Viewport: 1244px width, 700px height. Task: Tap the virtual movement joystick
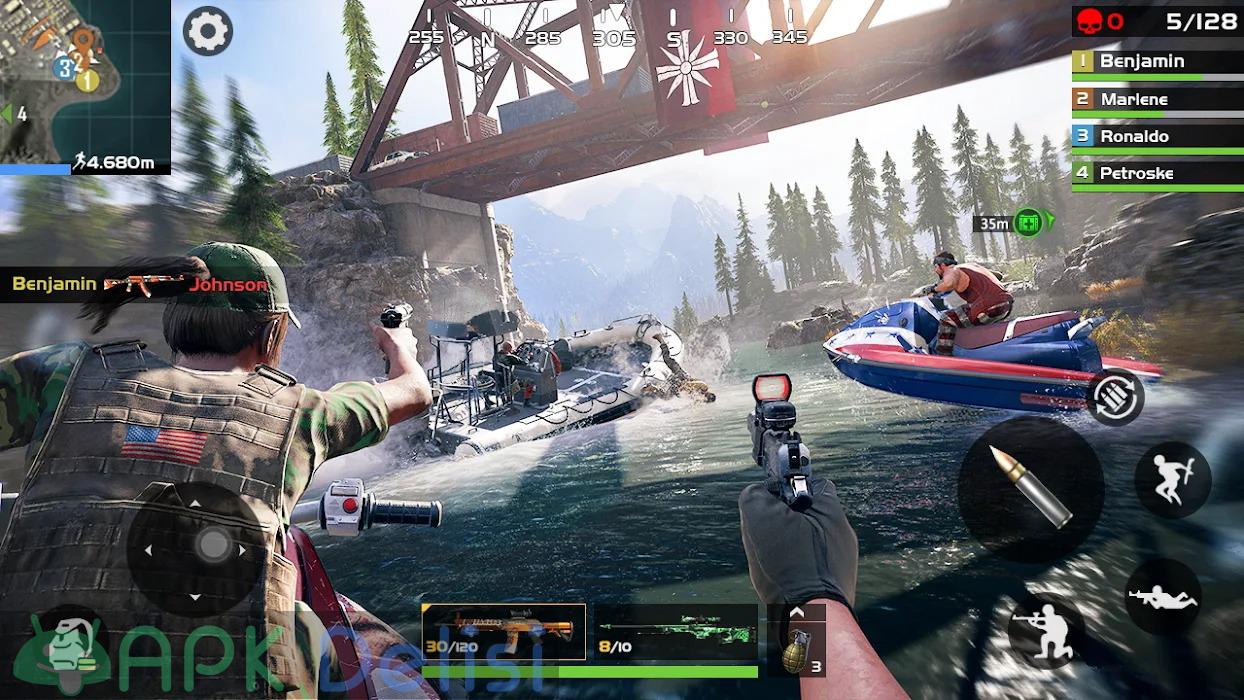pos(212,546)
